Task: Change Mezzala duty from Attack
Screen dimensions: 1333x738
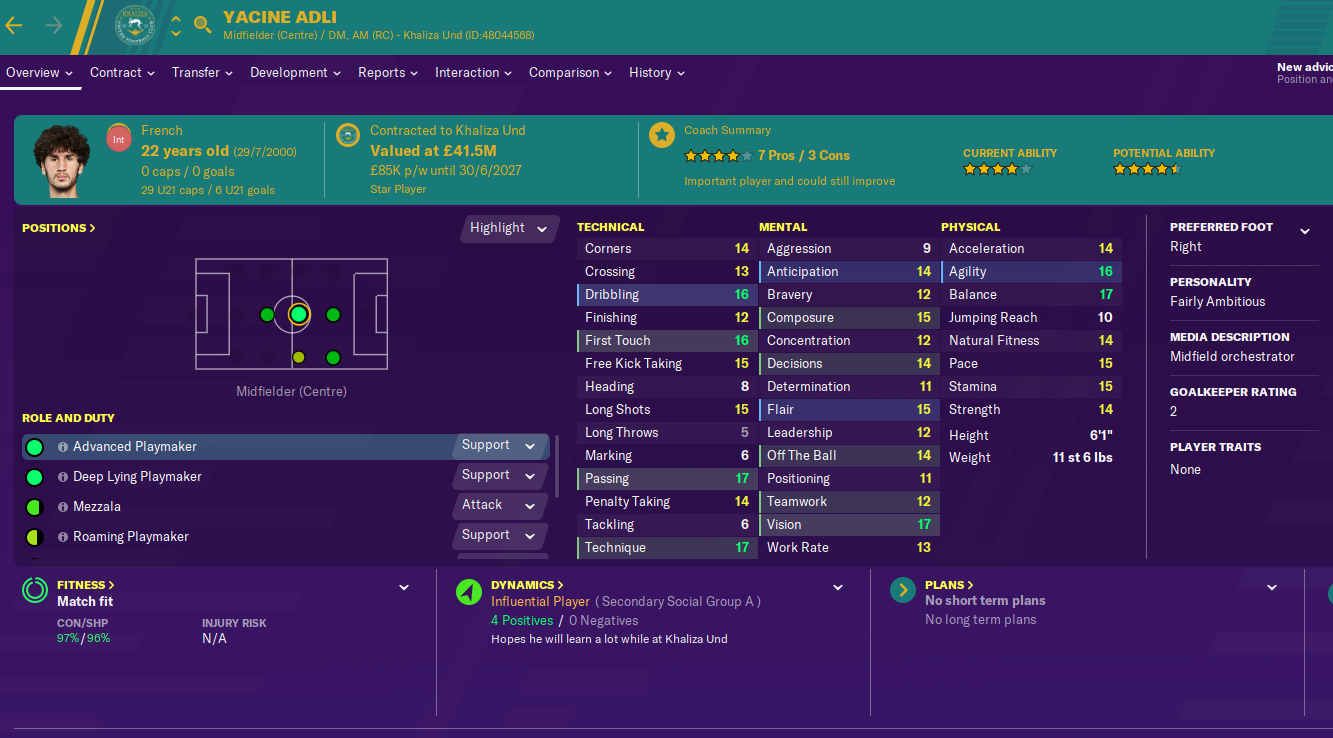Action: tap(499, 506)
